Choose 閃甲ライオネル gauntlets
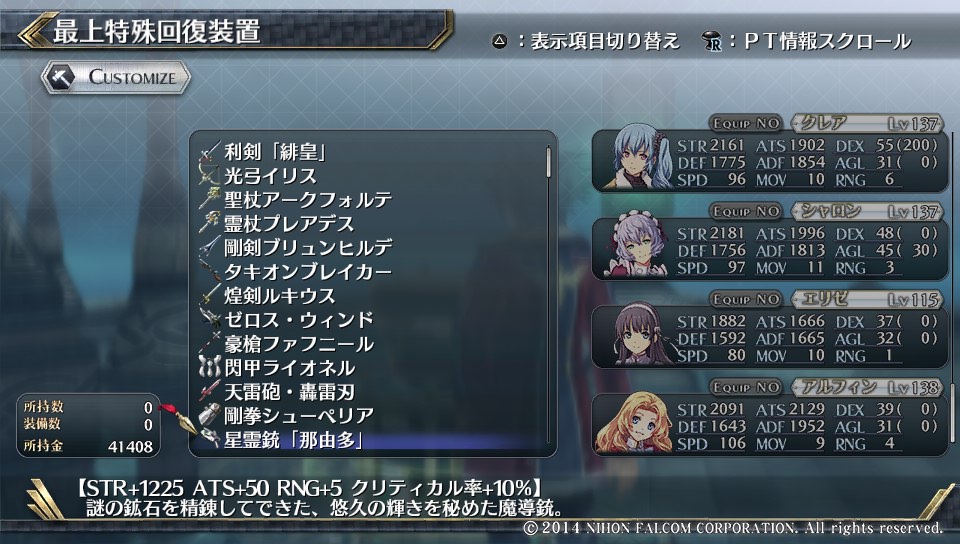The image size is (960, 544). (x=289, y=368)
